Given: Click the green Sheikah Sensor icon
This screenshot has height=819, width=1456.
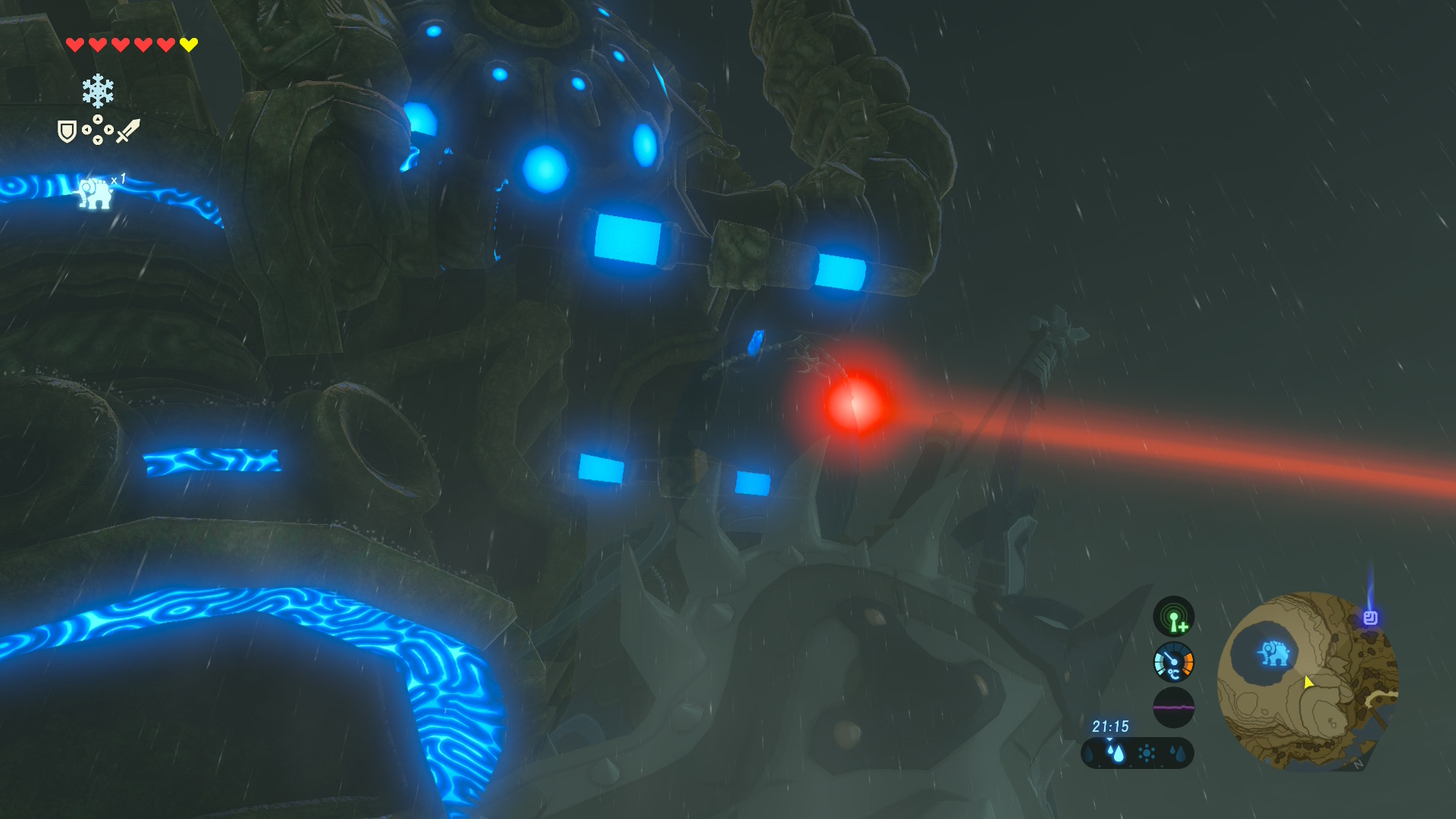Looking at the screenshot, I should (x=1173, y=617).
